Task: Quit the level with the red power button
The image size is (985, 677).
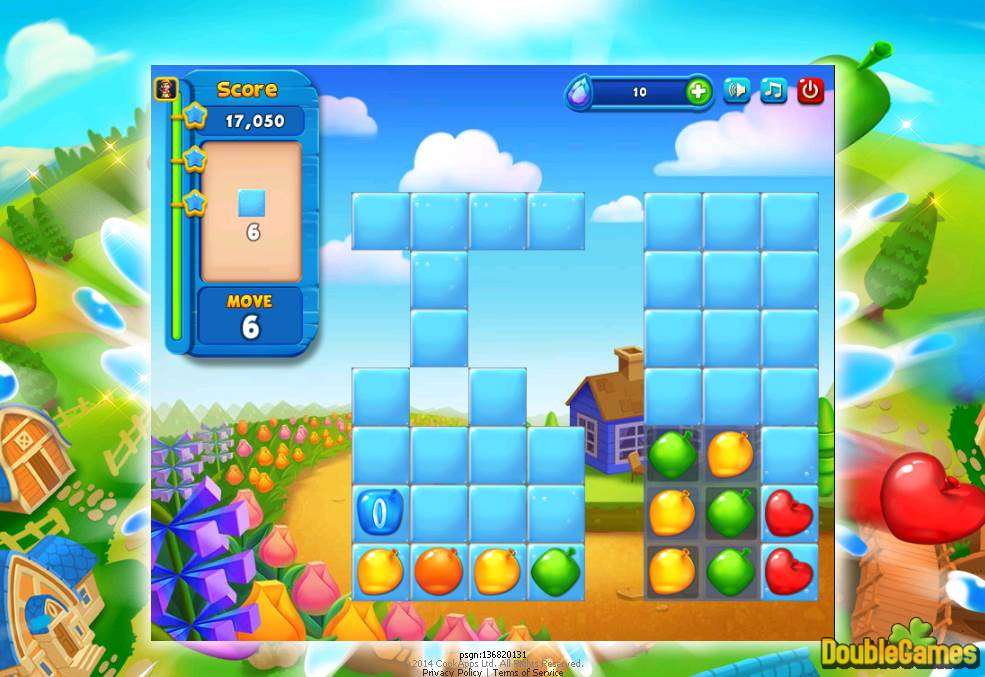Action: click(x=810, y=91)
